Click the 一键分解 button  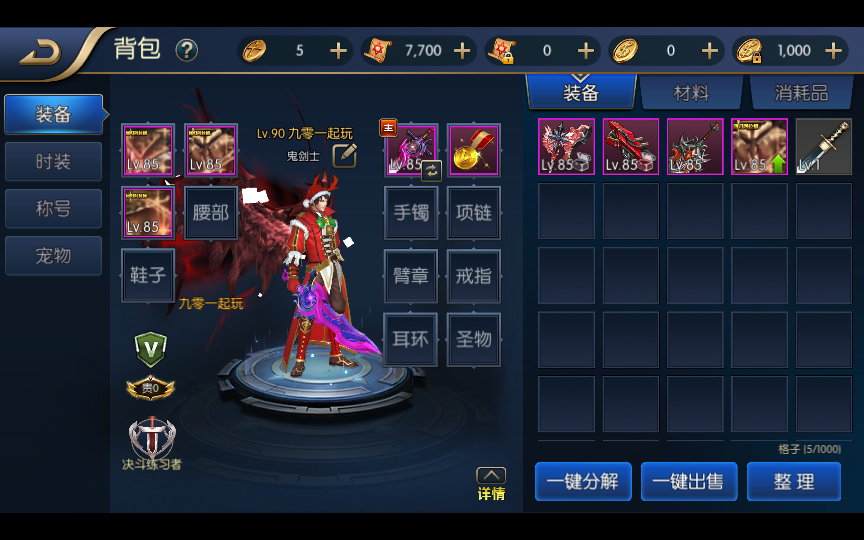[x=583, y=481]
